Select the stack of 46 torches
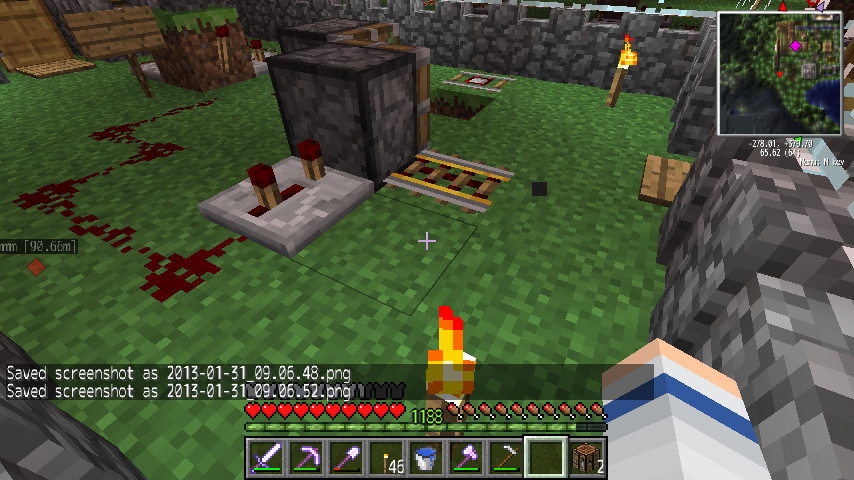Screen dimensions: 854x480 tap(386, 458)
